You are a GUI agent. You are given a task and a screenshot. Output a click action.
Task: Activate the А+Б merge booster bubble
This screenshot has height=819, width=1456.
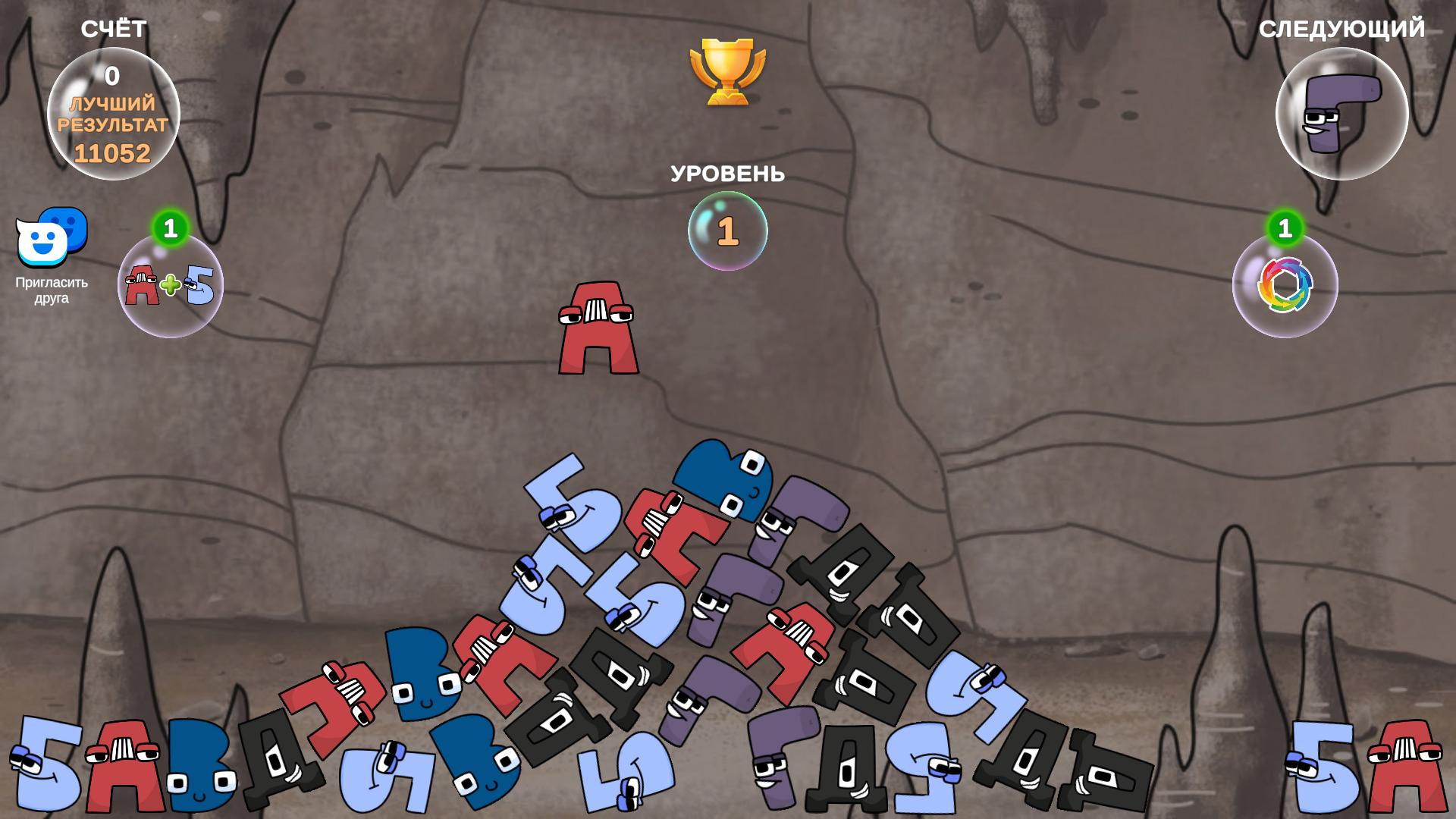click(171, 284)
